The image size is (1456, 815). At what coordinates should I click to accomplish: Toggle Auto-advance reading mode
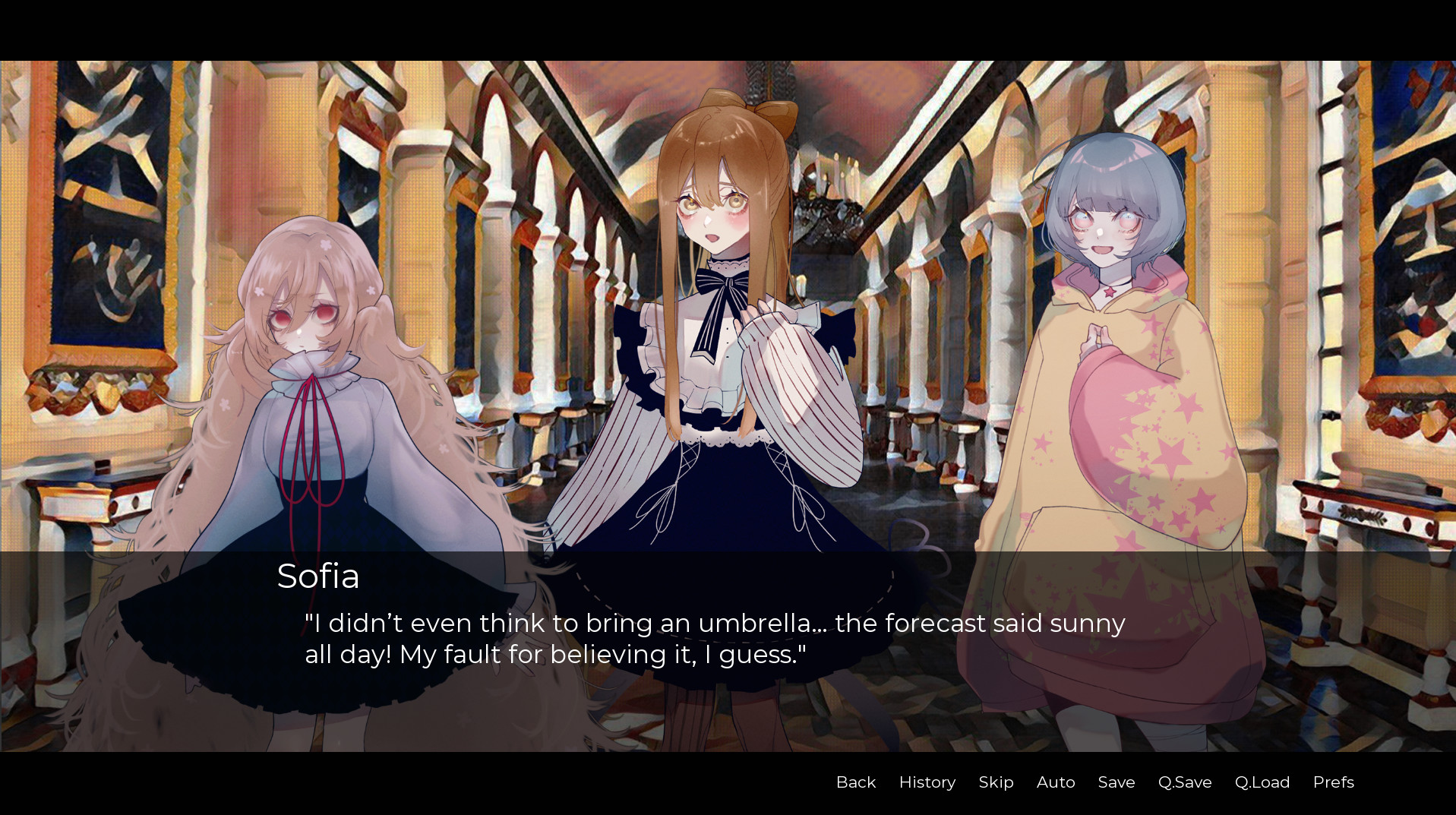click(x=1055, y=782)
